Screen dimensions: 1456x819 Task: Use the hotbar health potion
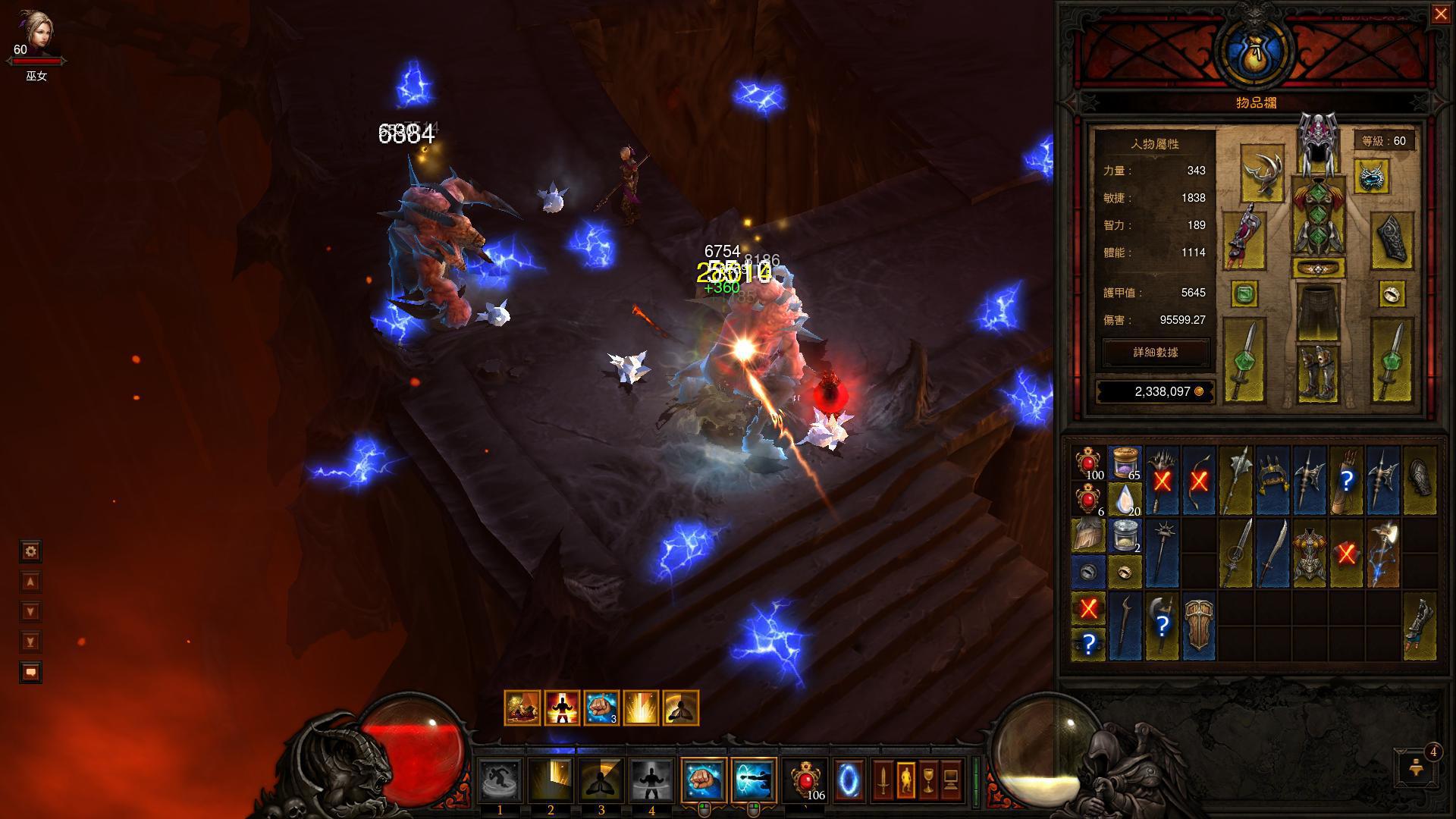pos(805,780)
